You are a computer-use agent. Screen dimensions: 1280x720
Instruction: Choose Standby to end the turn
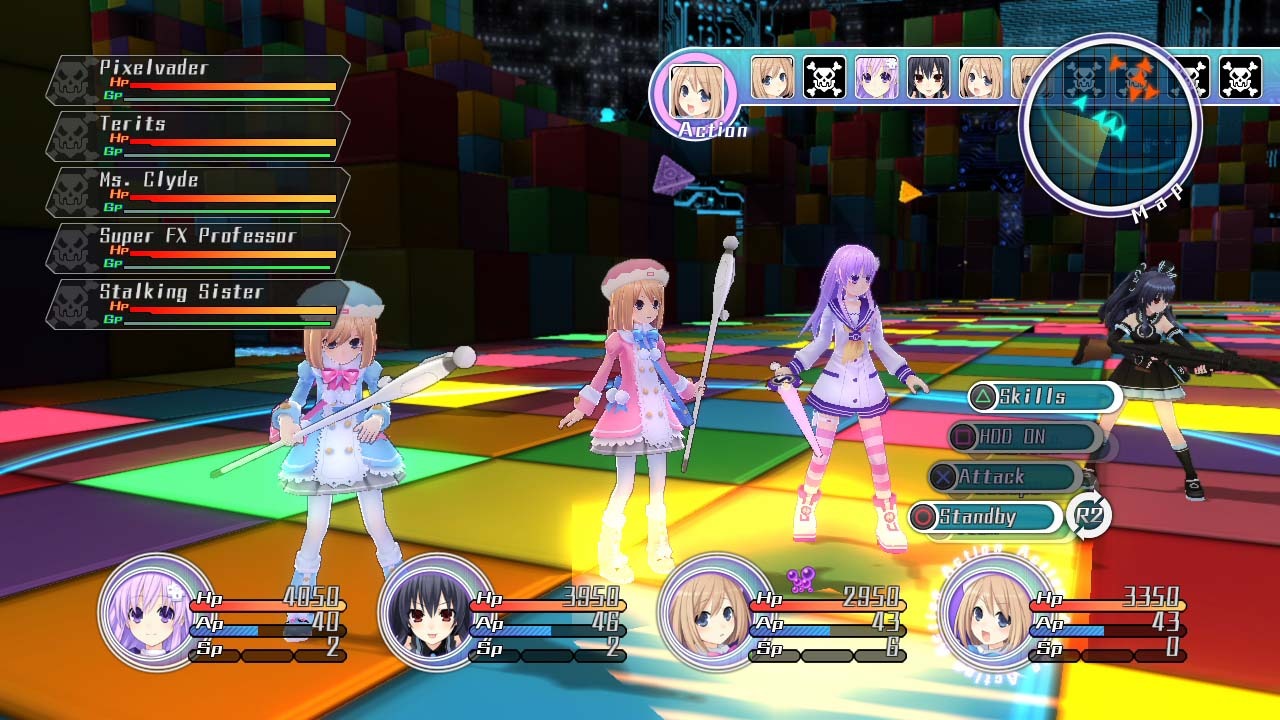985,517
